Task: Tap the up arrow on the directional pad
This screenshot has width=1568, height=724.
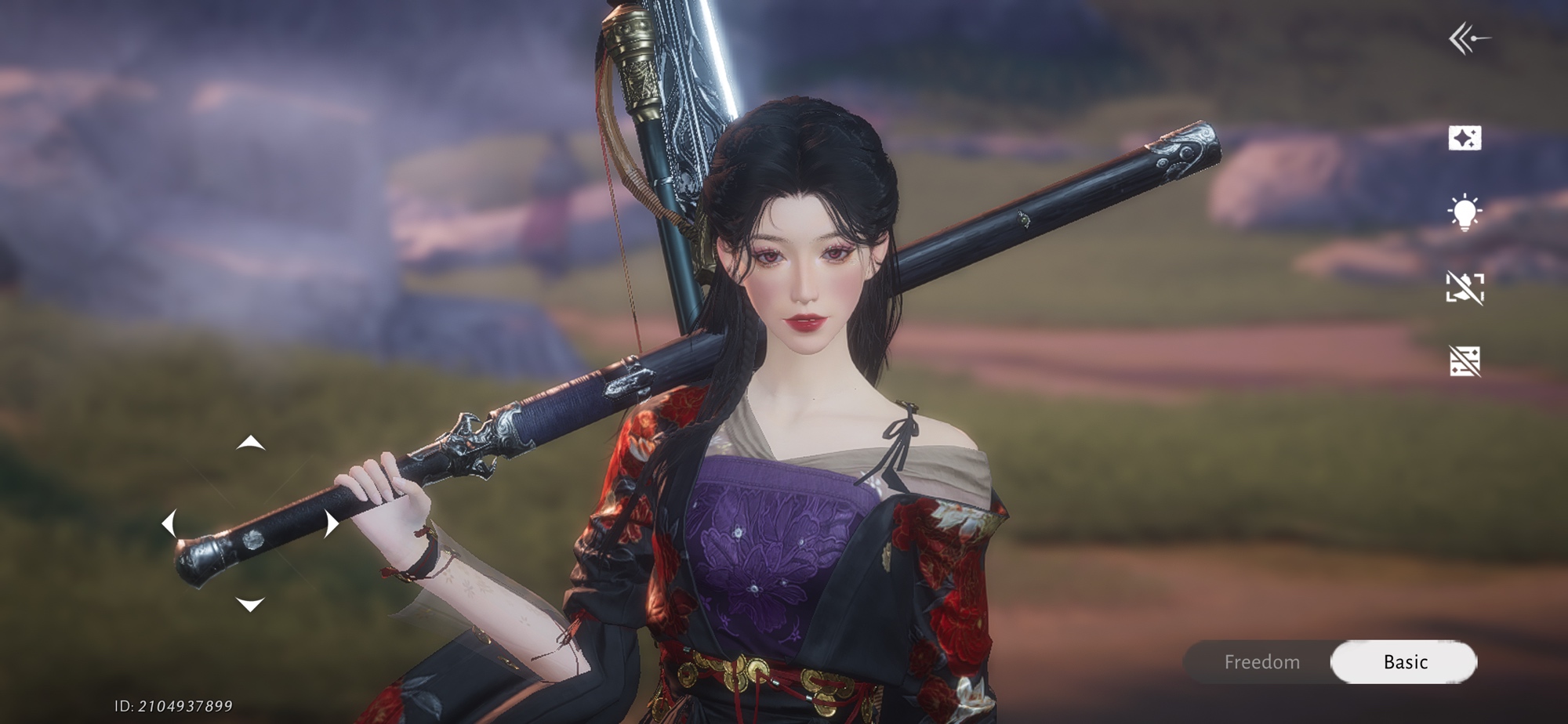Action: (x=250, y=443)
